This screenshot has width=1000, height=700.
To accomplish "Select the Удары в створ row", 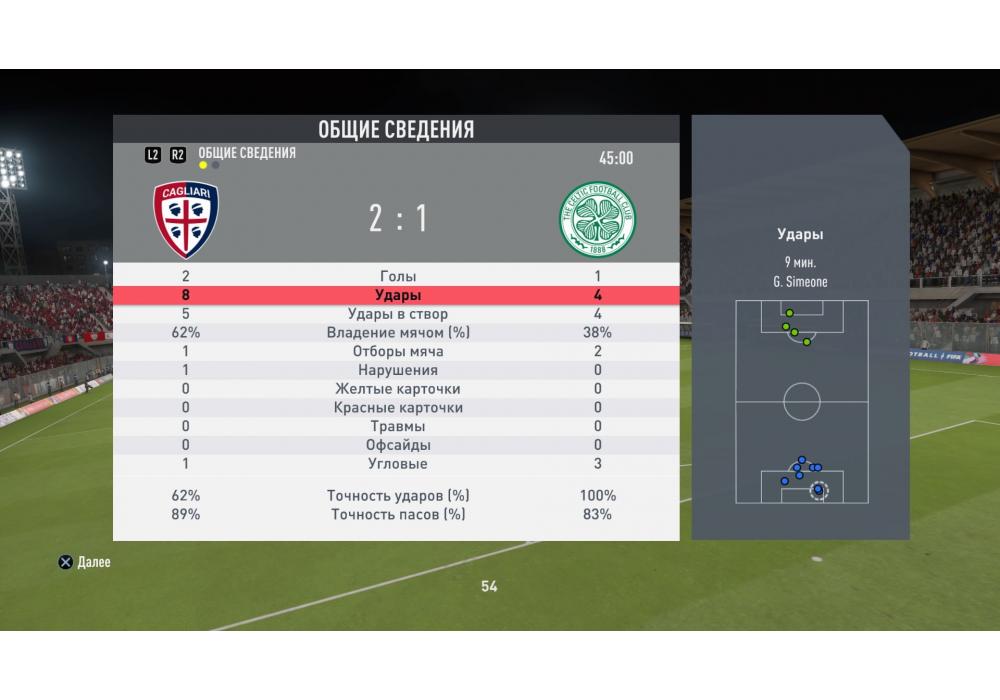I will pos(398,314).
